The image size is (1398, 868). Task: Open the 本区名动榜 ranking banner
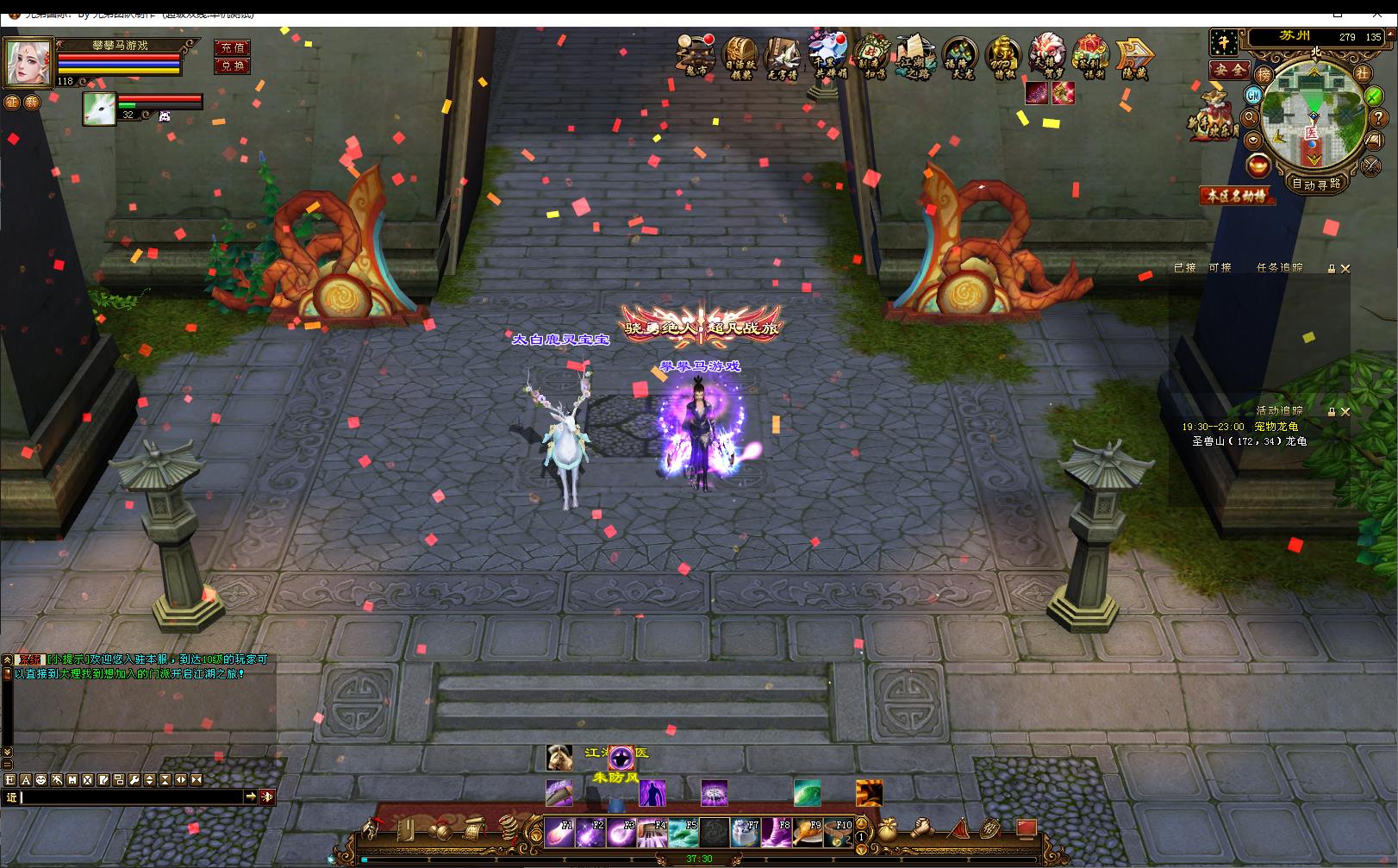click(x=1237, y=197)
